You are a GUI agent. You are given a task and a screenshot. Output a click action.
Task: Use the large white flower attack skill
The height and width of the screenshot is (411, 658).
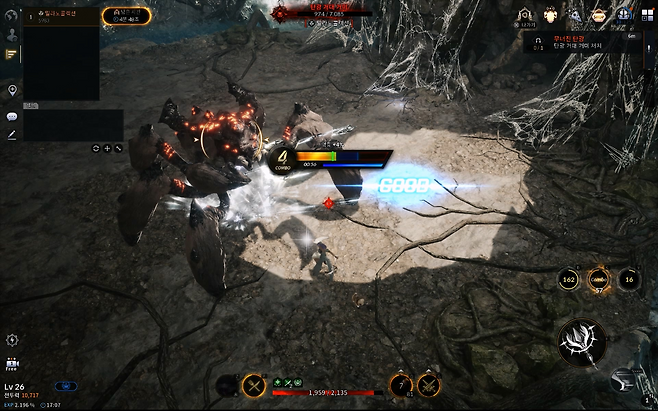point(582,343)
